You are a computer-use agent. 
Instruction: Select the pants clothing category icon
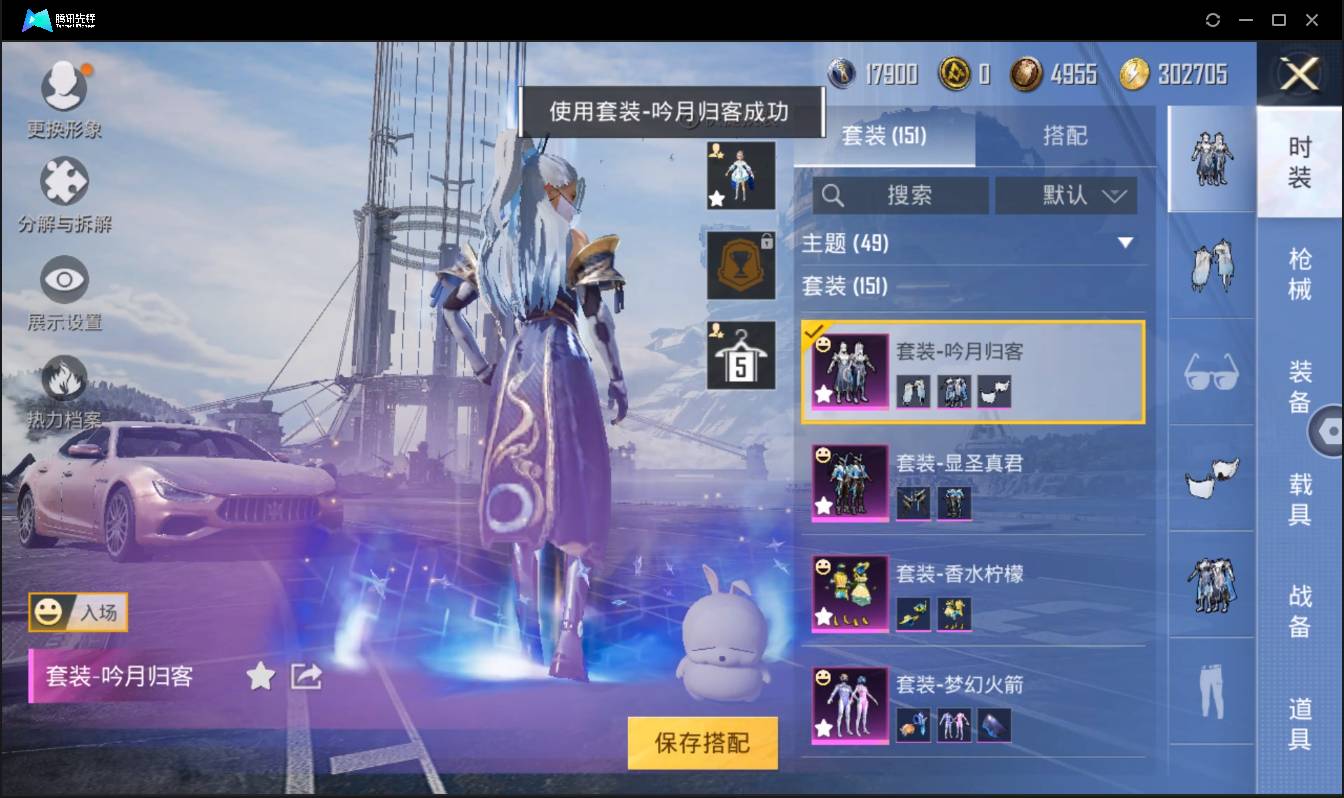click(1211, 688)
